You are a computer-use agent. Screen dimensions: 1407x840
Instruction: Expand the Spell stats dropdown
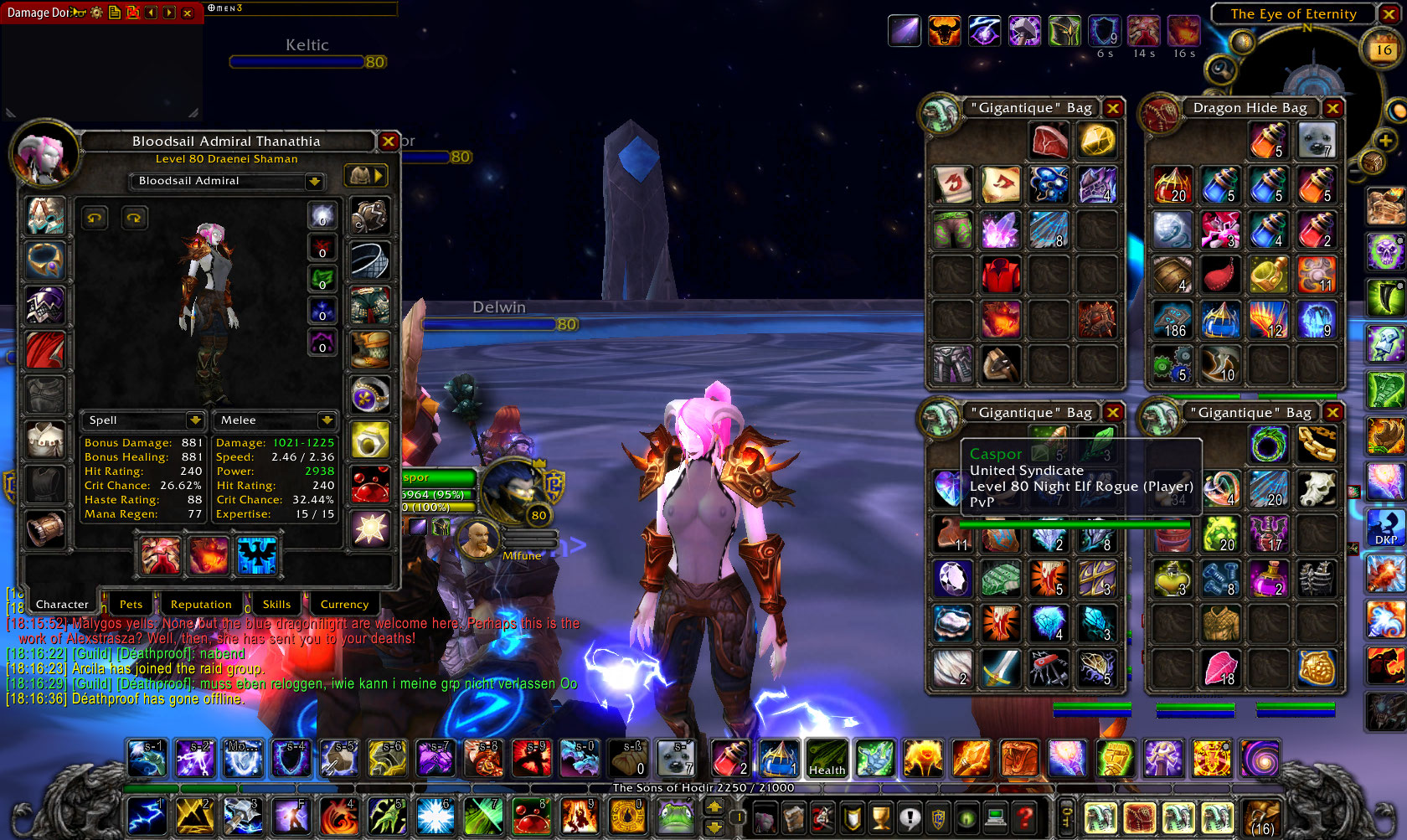pos(195,420)
